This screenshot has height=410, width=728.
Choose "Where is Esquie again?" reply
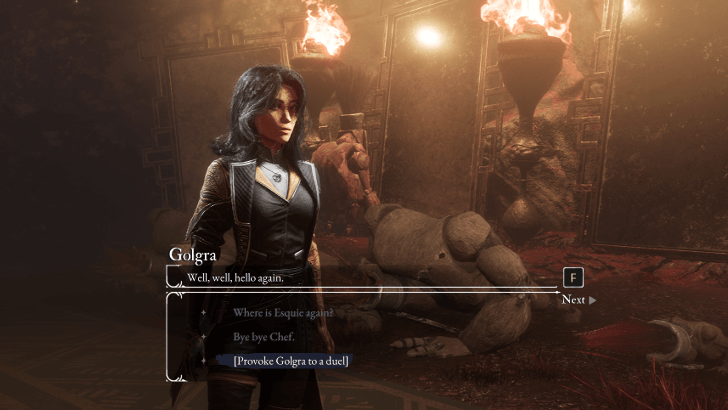[283, 313]
